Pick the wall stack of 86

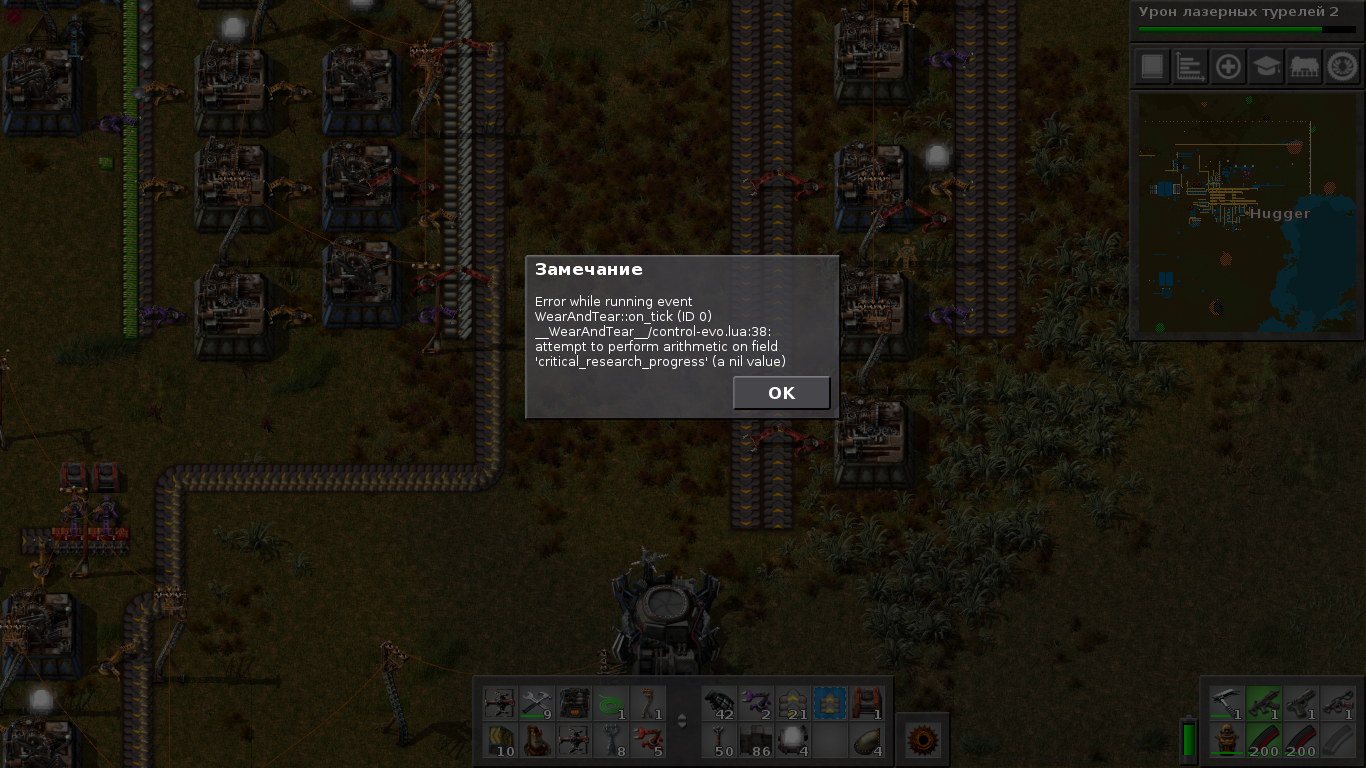click(755, 741)
